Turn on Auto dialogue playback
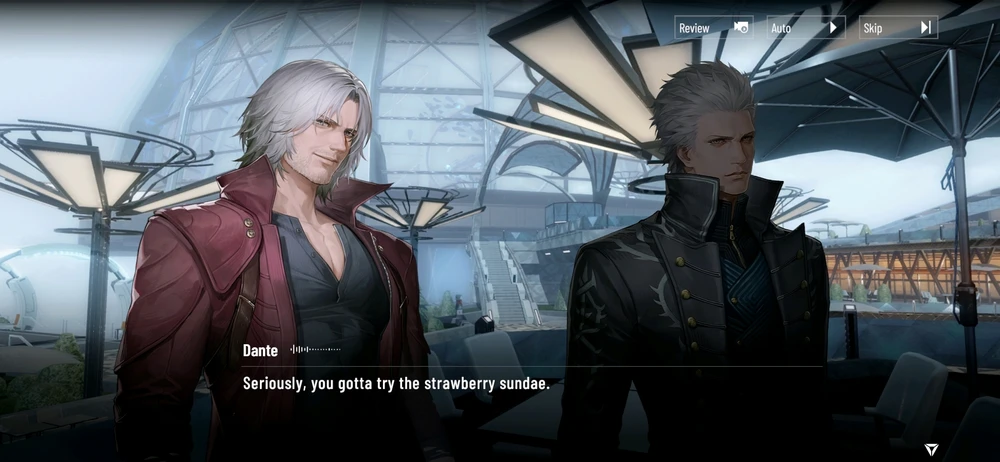 [805, 28]
